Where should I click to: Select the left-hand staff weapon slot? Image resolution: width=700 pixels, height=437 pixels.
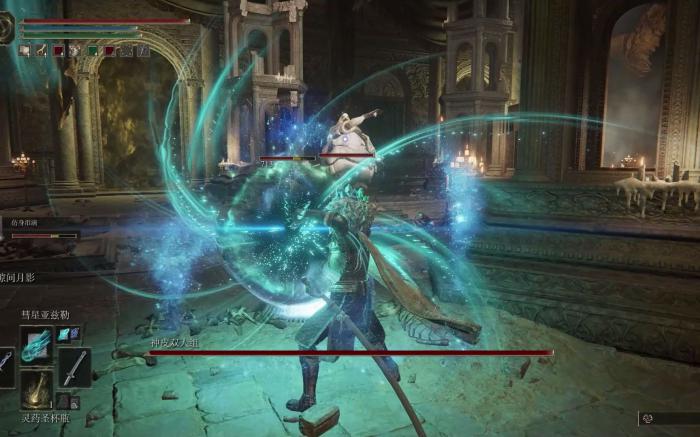[x=6, y=366]
